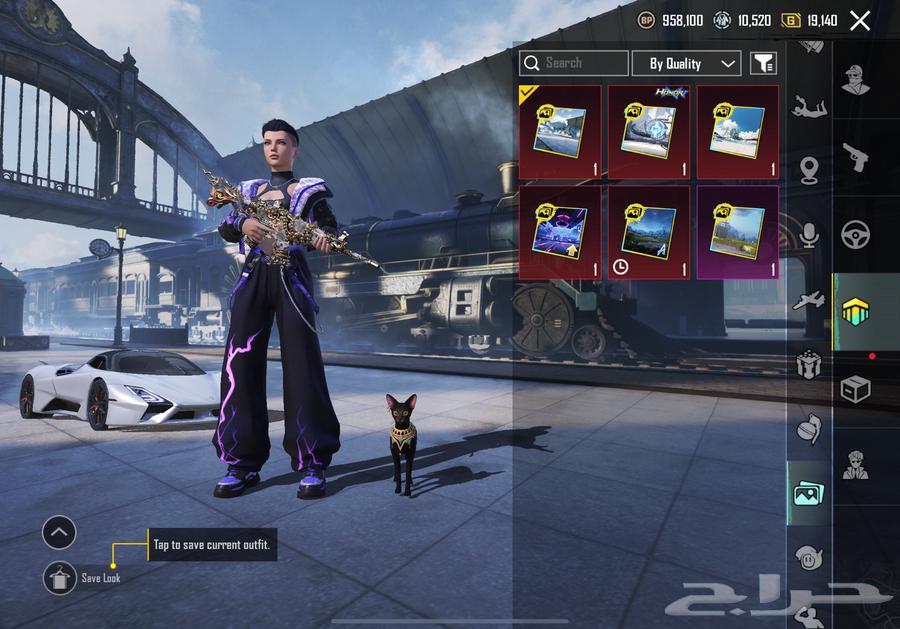Open the grenade skins subcategory

tap(809, 429)
